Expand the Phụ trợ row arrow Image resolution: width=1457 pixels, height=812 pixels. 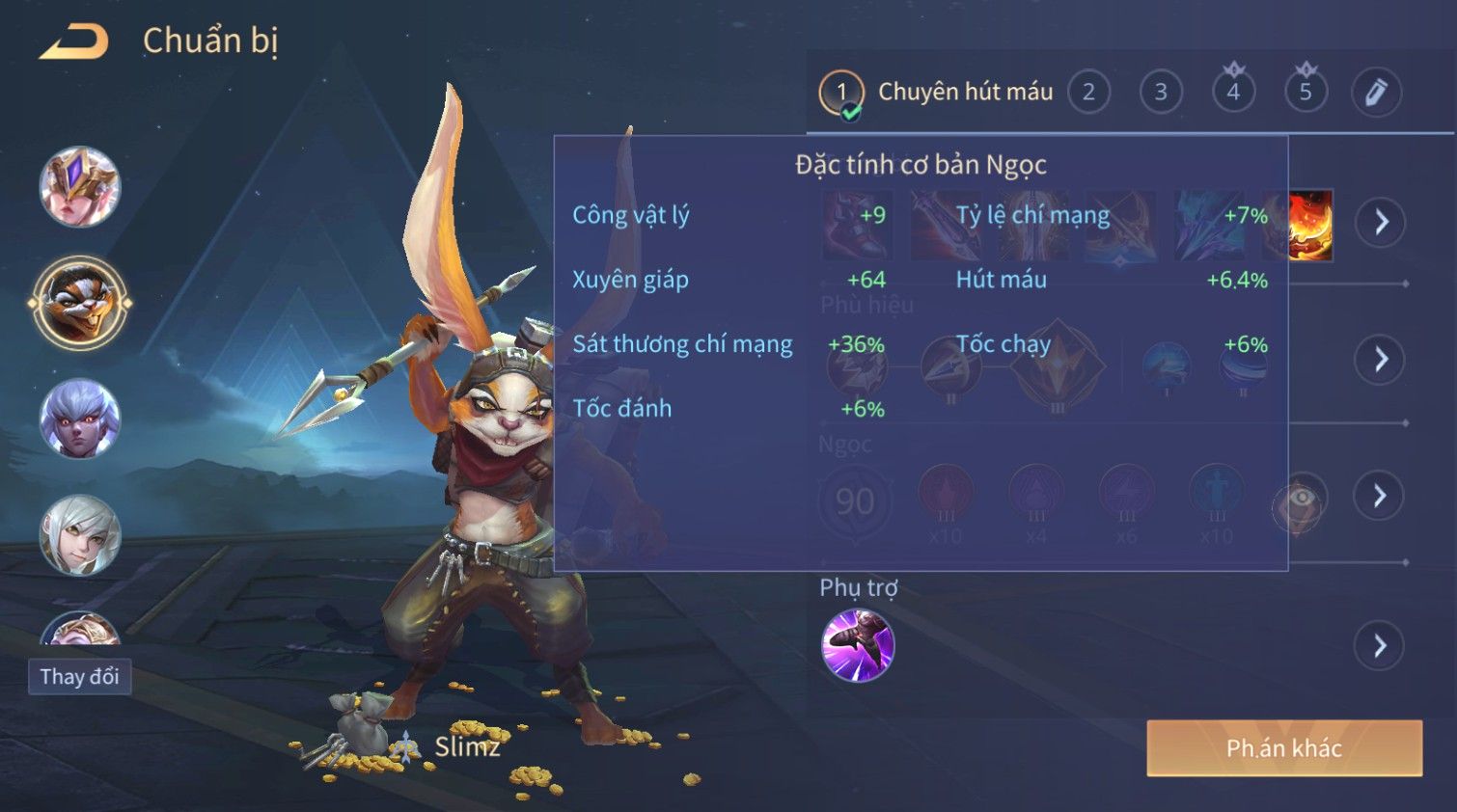pos(1381,645)
